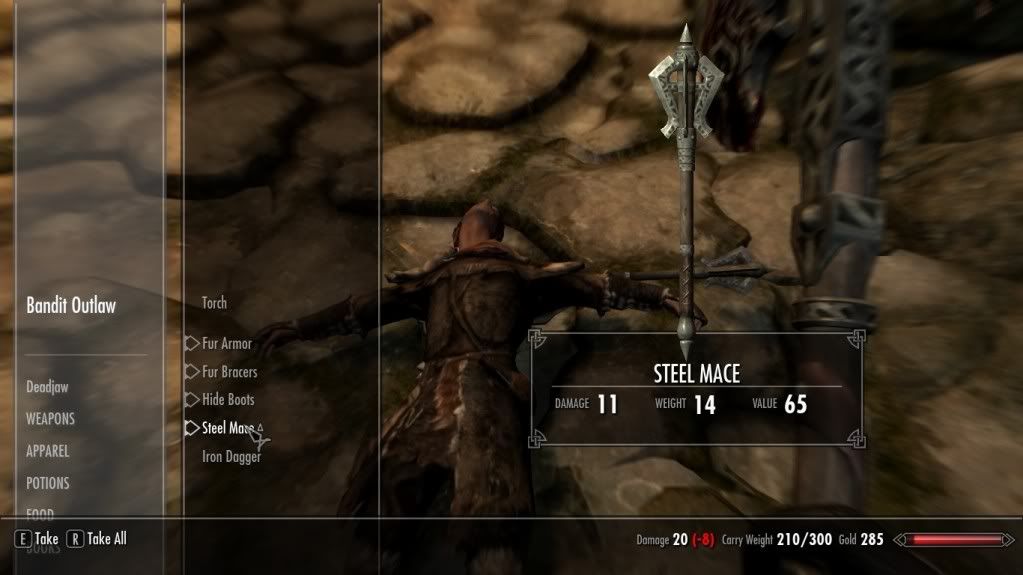Take the Fur Armor from the bandit
The height and width of the screenshot is (575, 1023).
(226, 344)
